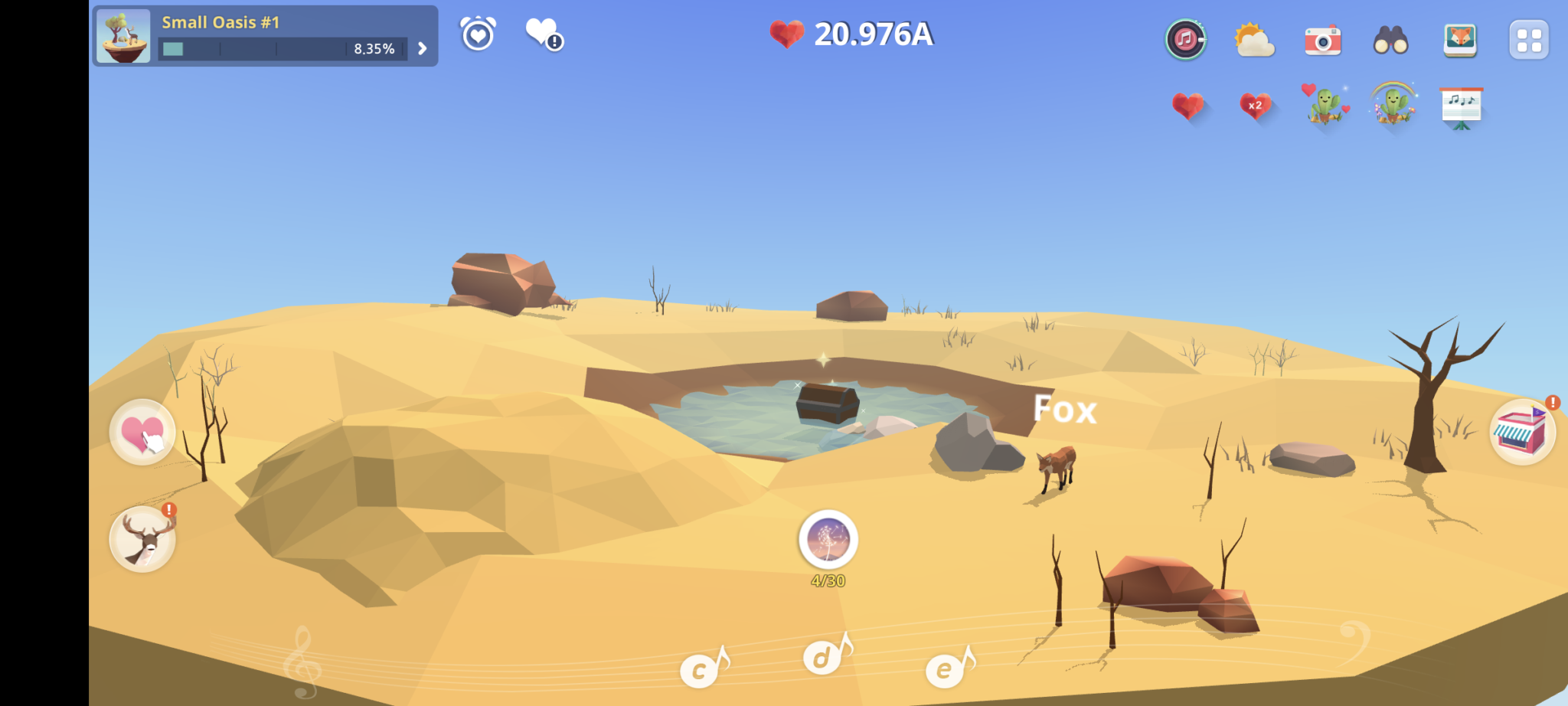Open the shop with notification badge
Screen dimensions: 1568x706
(1524, 433)
